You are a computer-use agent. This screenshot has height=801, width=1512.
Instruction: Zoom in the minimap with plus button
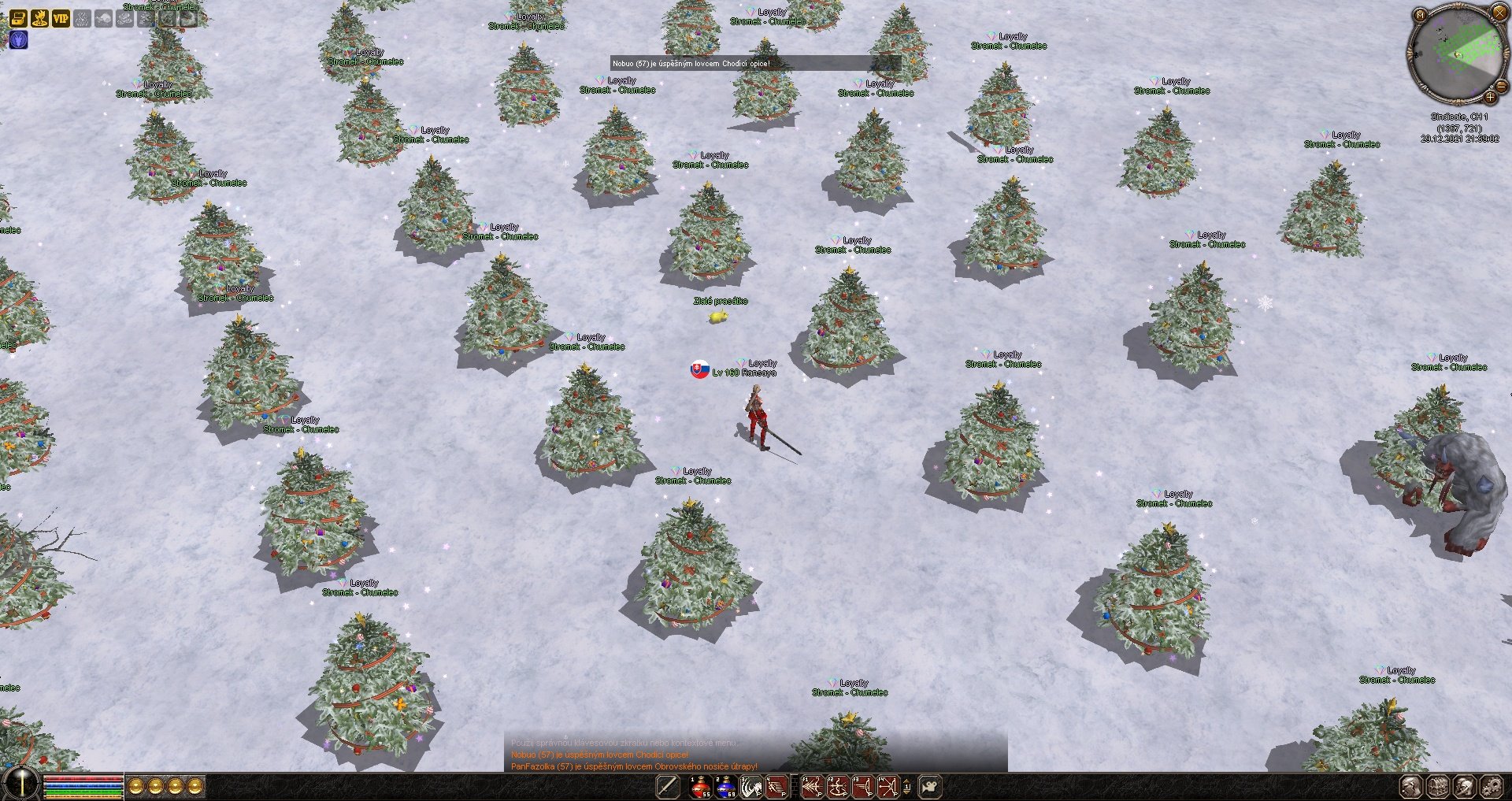coord(1490,97)
